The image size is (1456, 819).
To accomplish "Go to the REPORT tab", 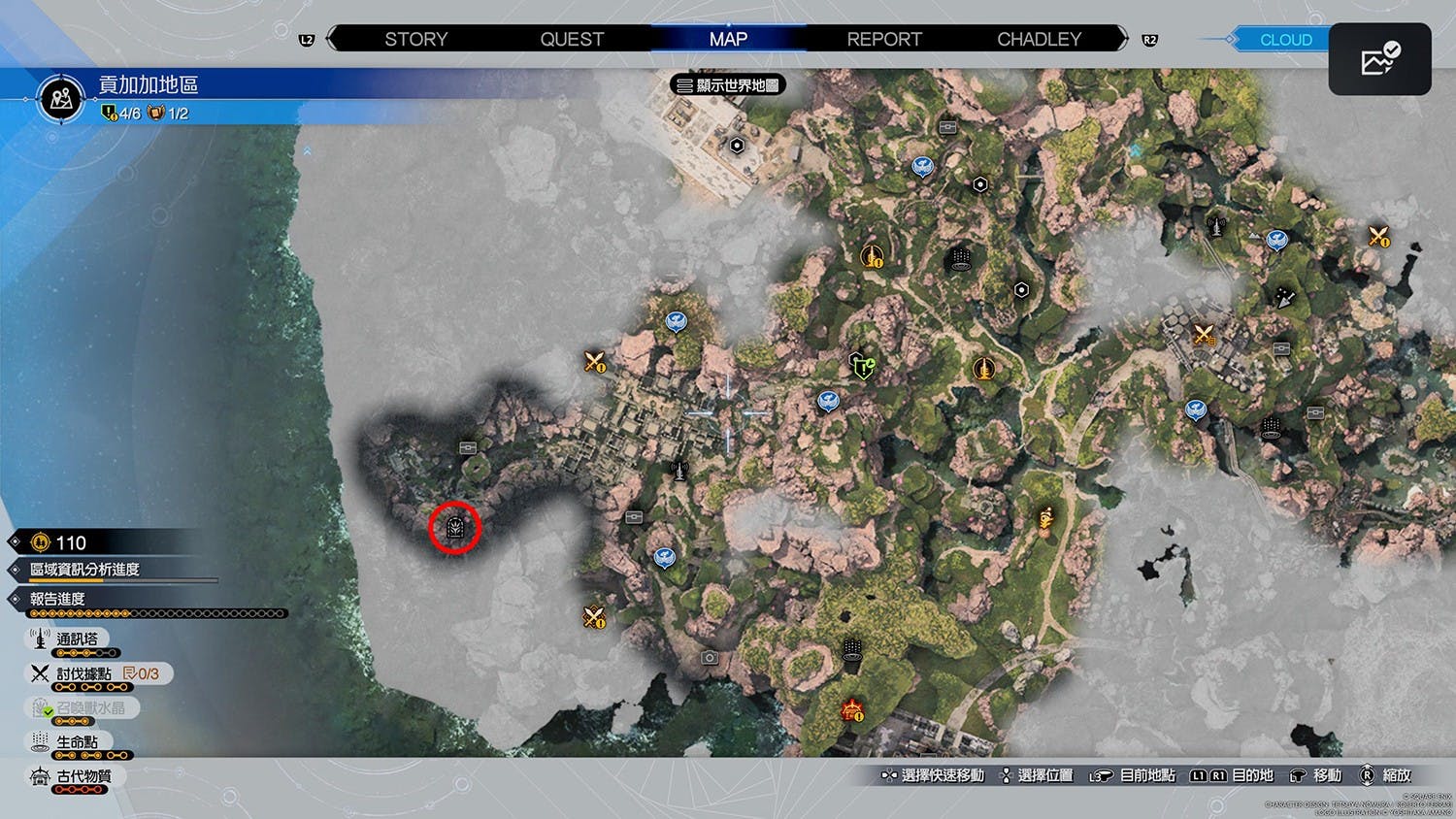I will (x=883, y=39).
